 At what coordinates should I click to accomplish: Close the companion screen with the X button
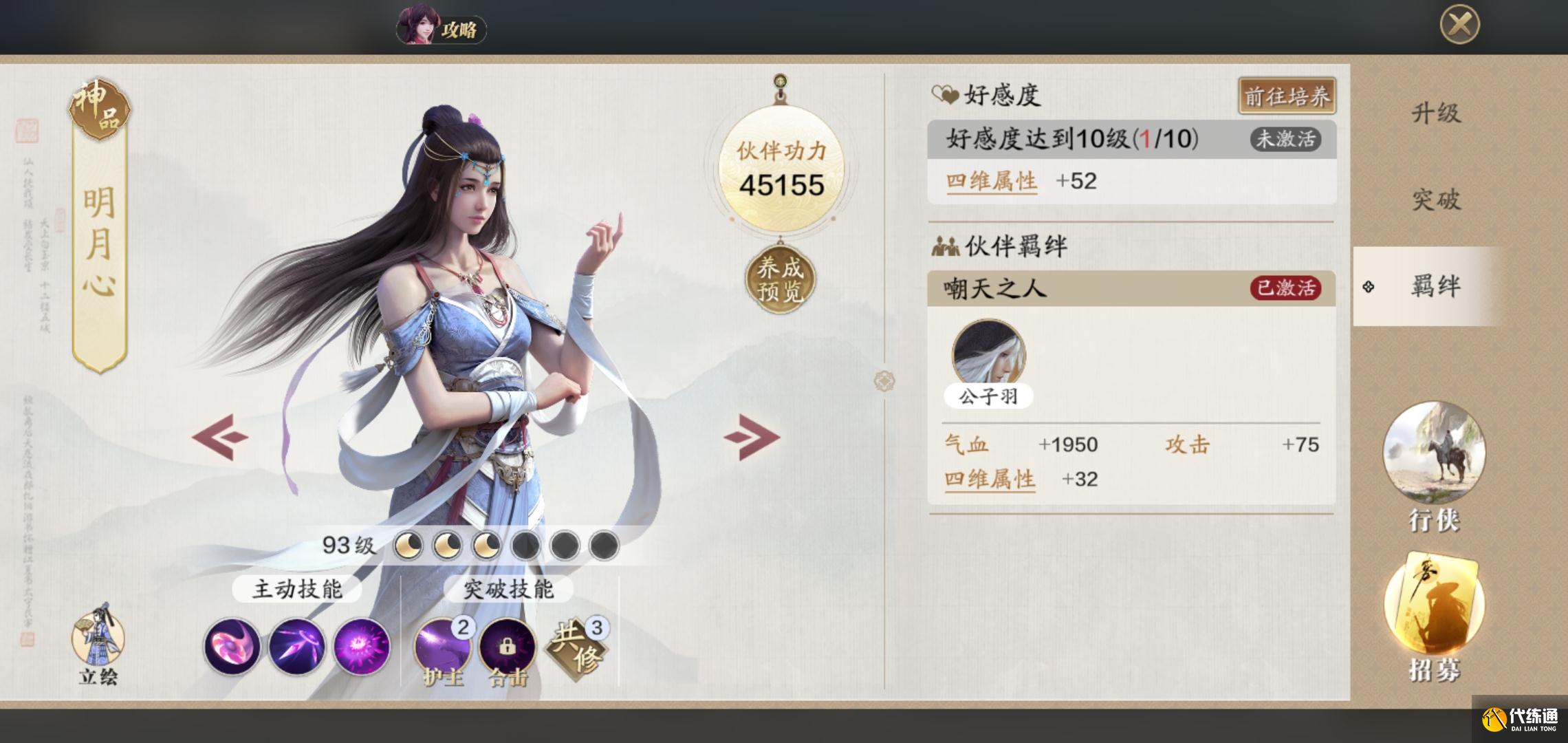pyautogui.click(x=1459, y=25)
